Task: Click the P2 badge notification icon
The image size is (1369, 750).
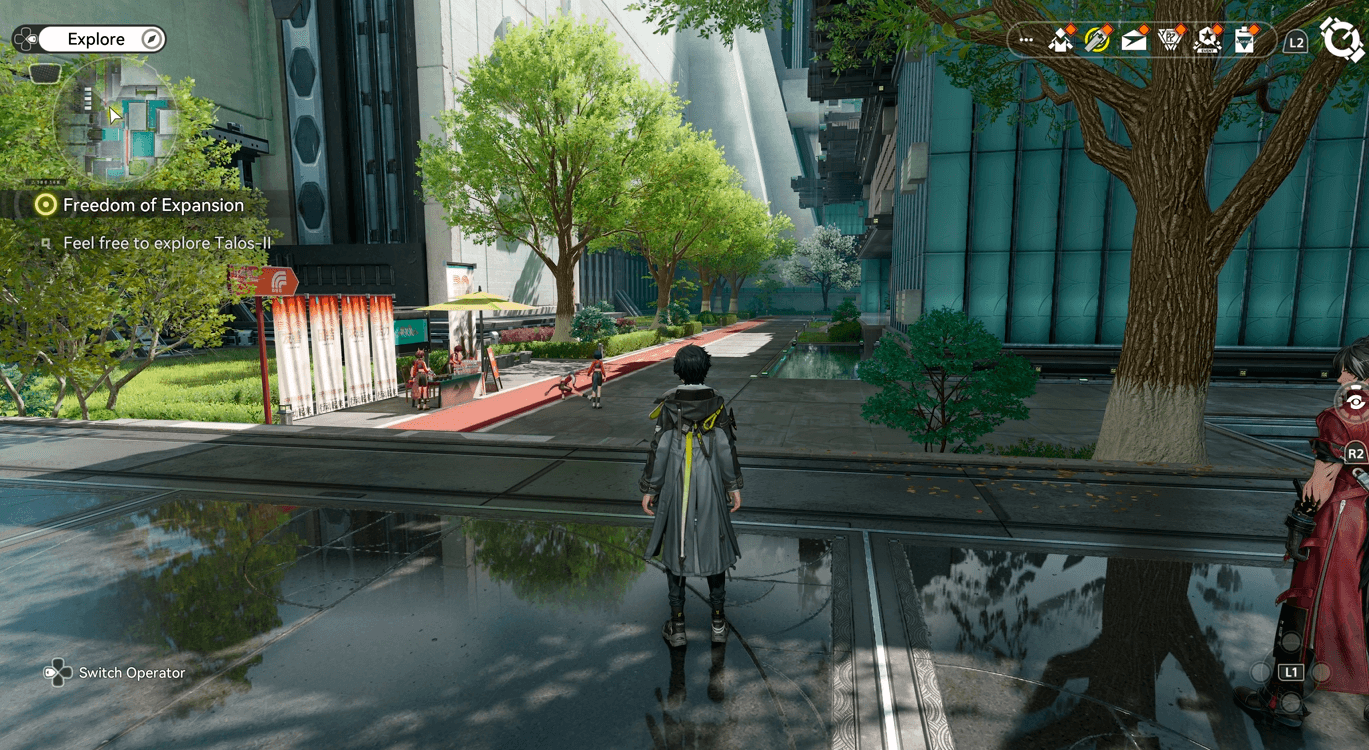Action: click(1169, 42)
